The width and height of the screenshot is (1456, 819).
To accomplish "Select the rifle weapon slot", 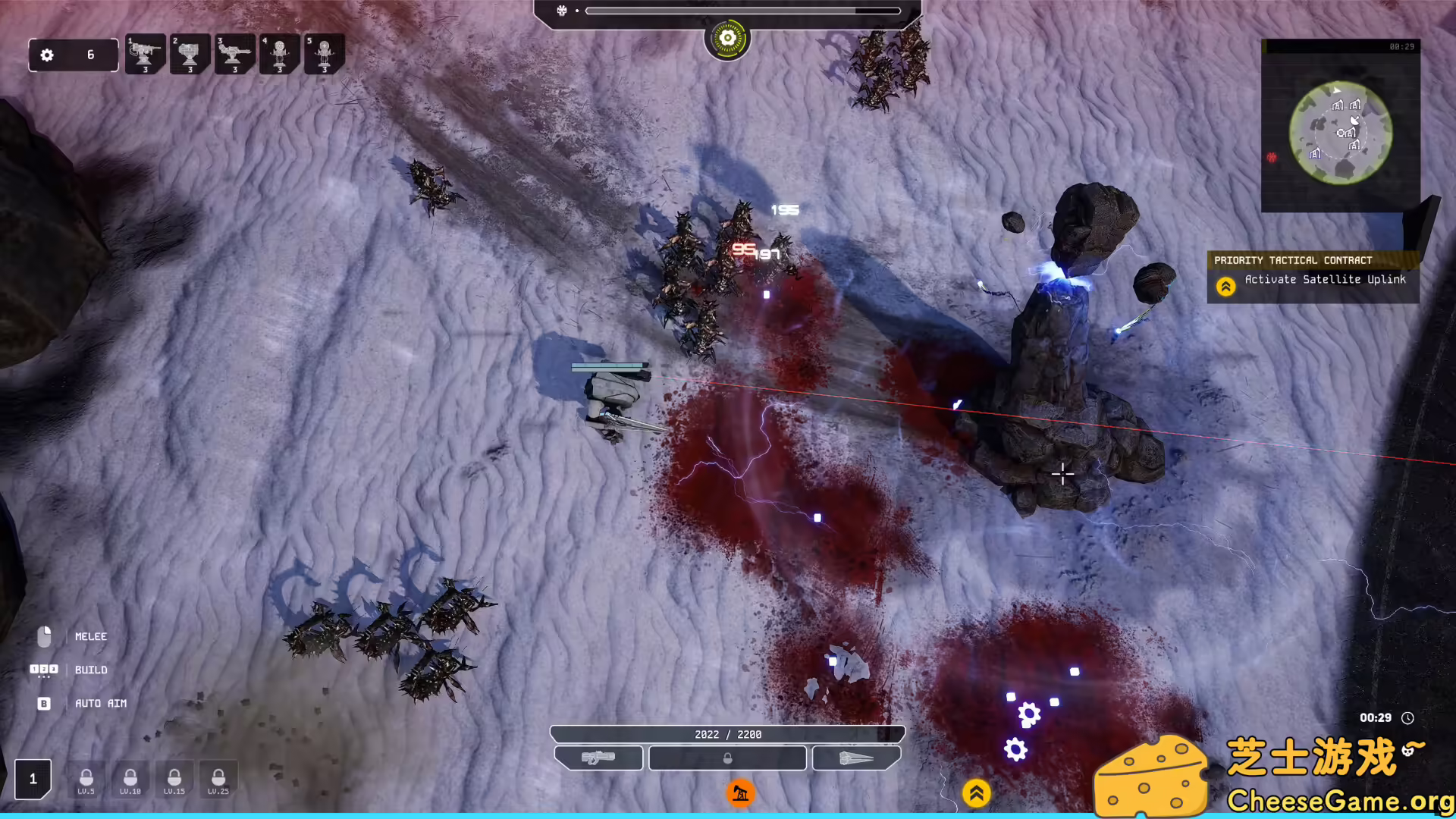I will point(598,758).
